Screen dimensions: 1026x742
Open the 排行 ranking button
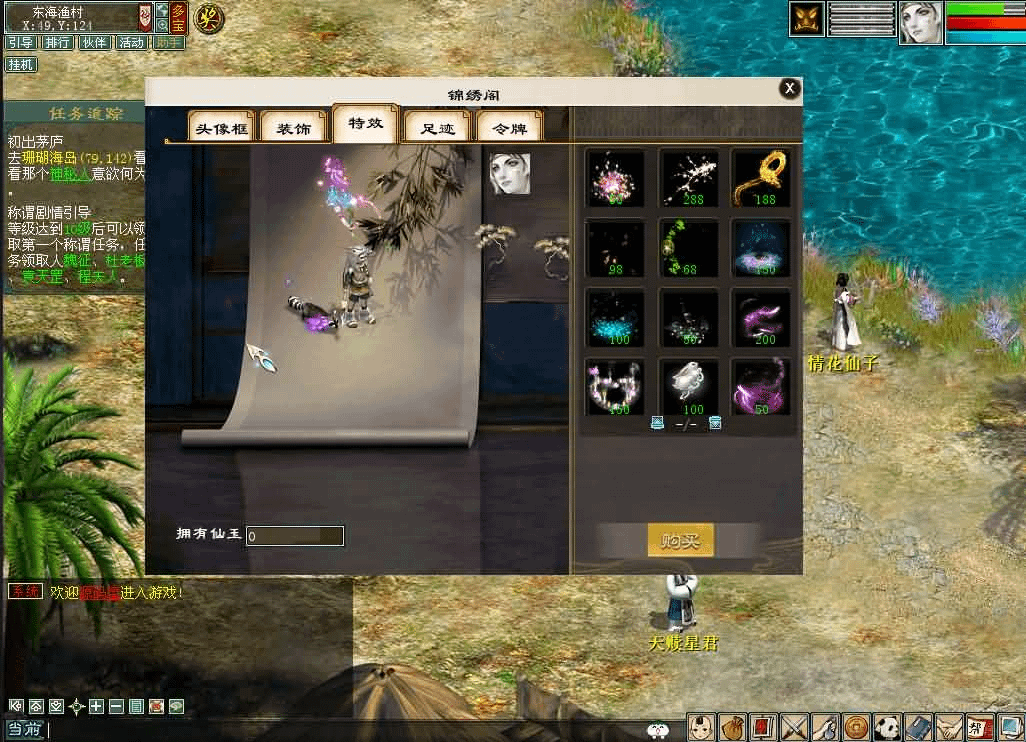58,42
